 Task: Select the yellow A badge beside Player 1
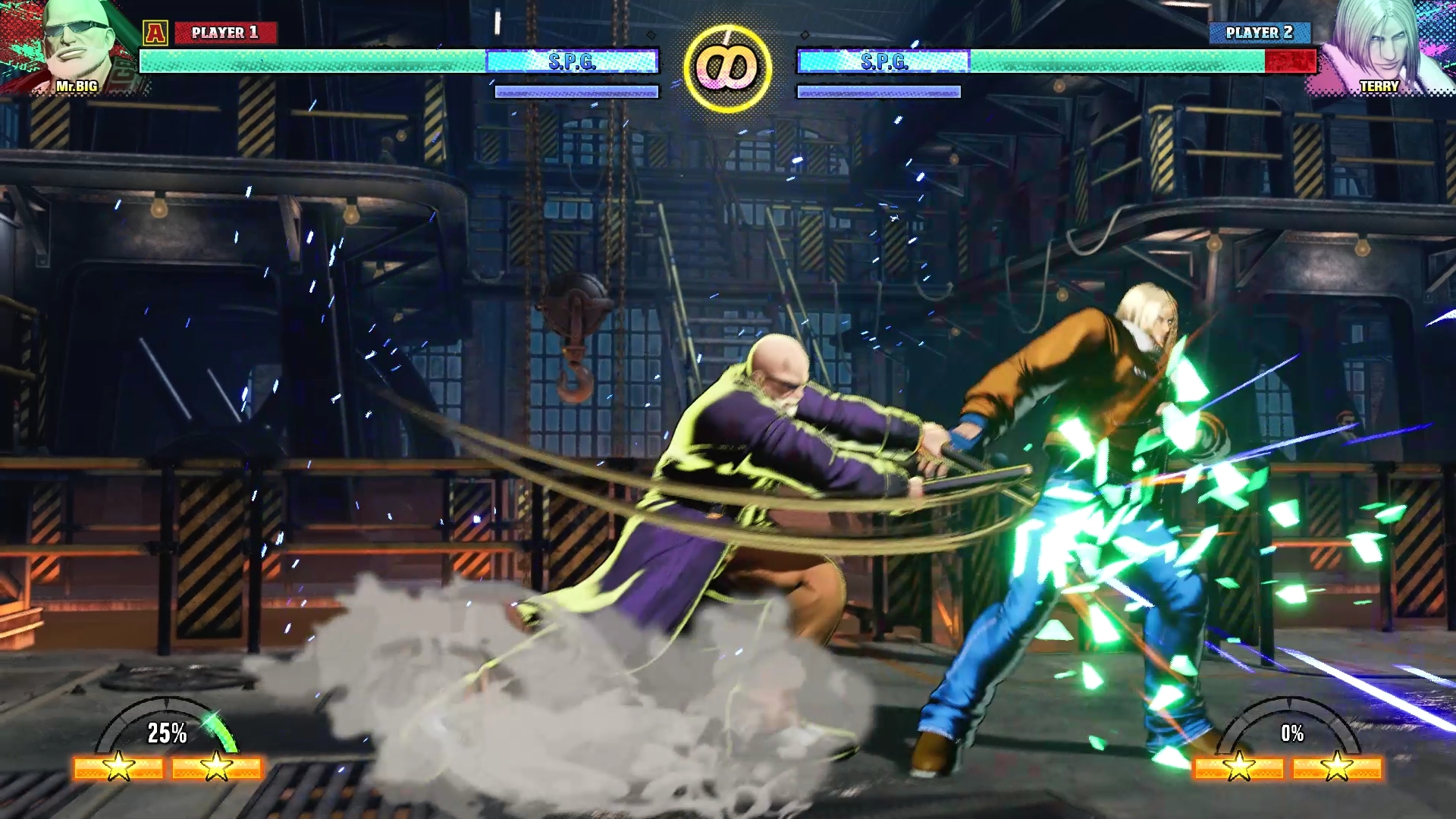pyautogui.click(x=155, y=33)
